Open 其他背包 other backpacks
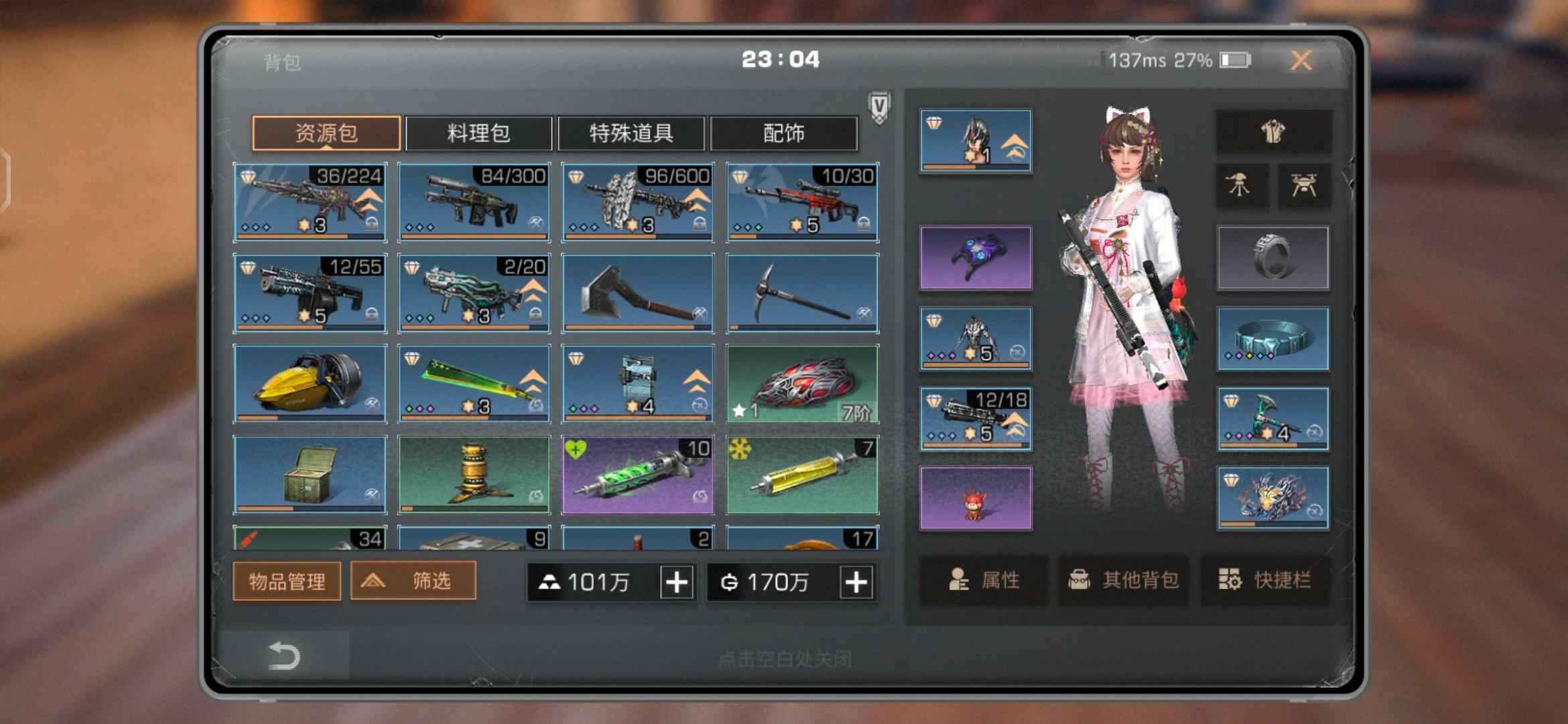Viewport: 1568px width, 724px height. [1124, 580]
